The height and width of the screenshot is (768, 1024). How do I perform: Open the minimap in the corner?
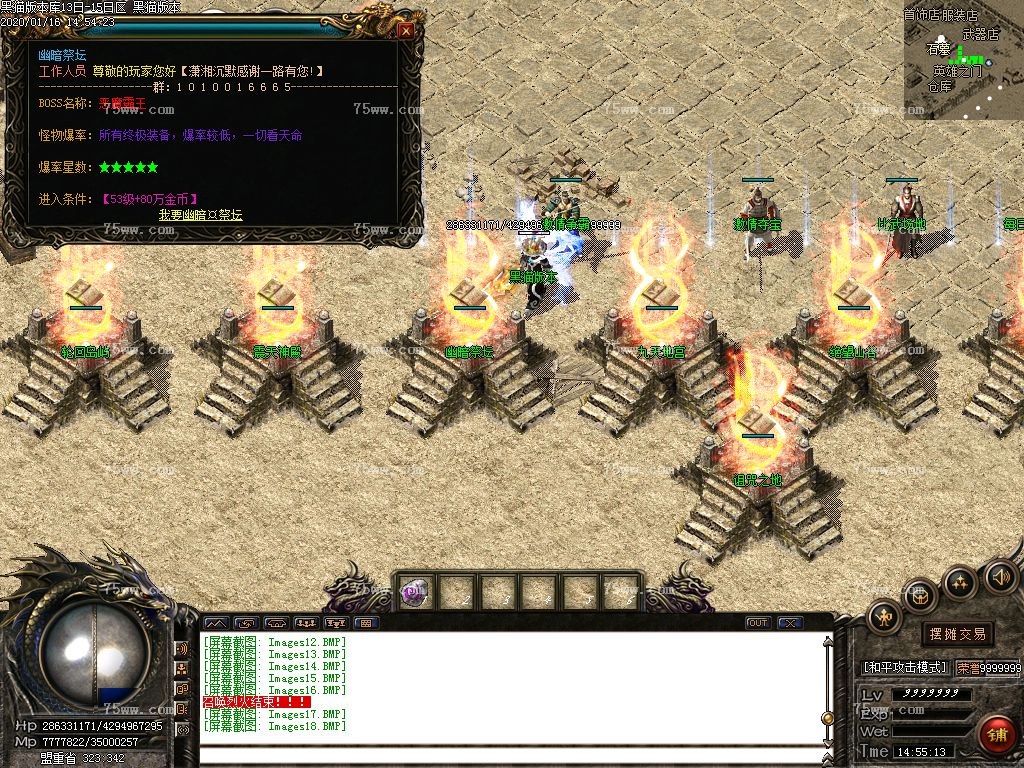coord(963,60)
